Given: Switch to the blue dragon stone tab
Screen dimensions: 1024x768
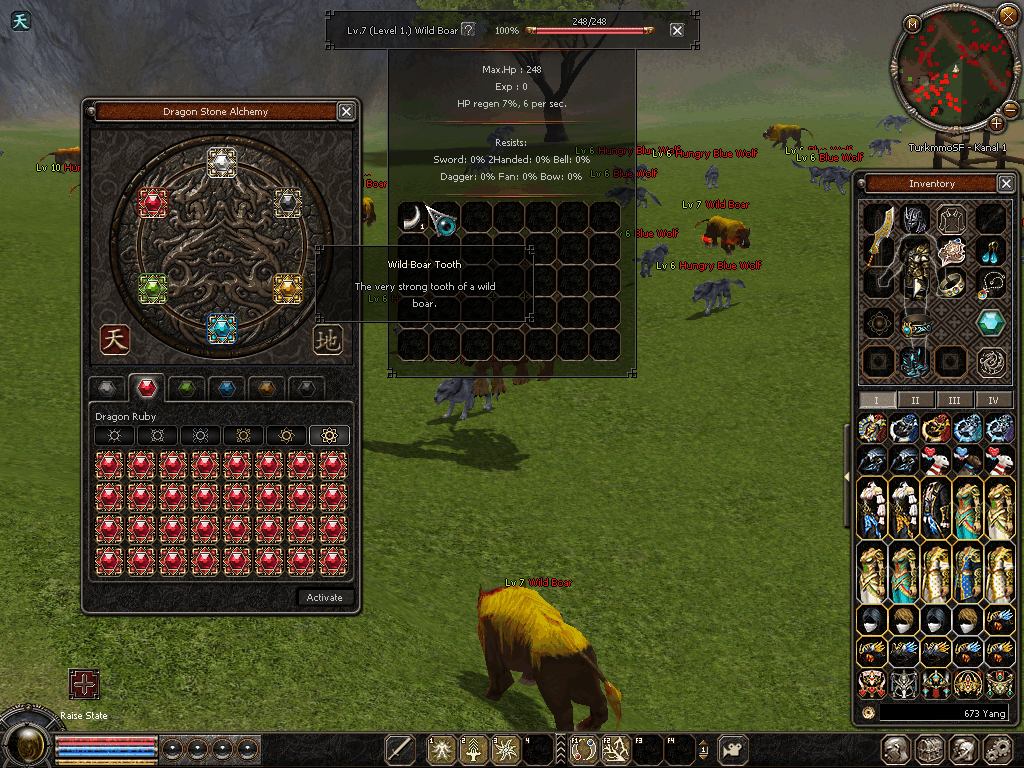Looking at the screenshot, I should click(x=226, y=388).
